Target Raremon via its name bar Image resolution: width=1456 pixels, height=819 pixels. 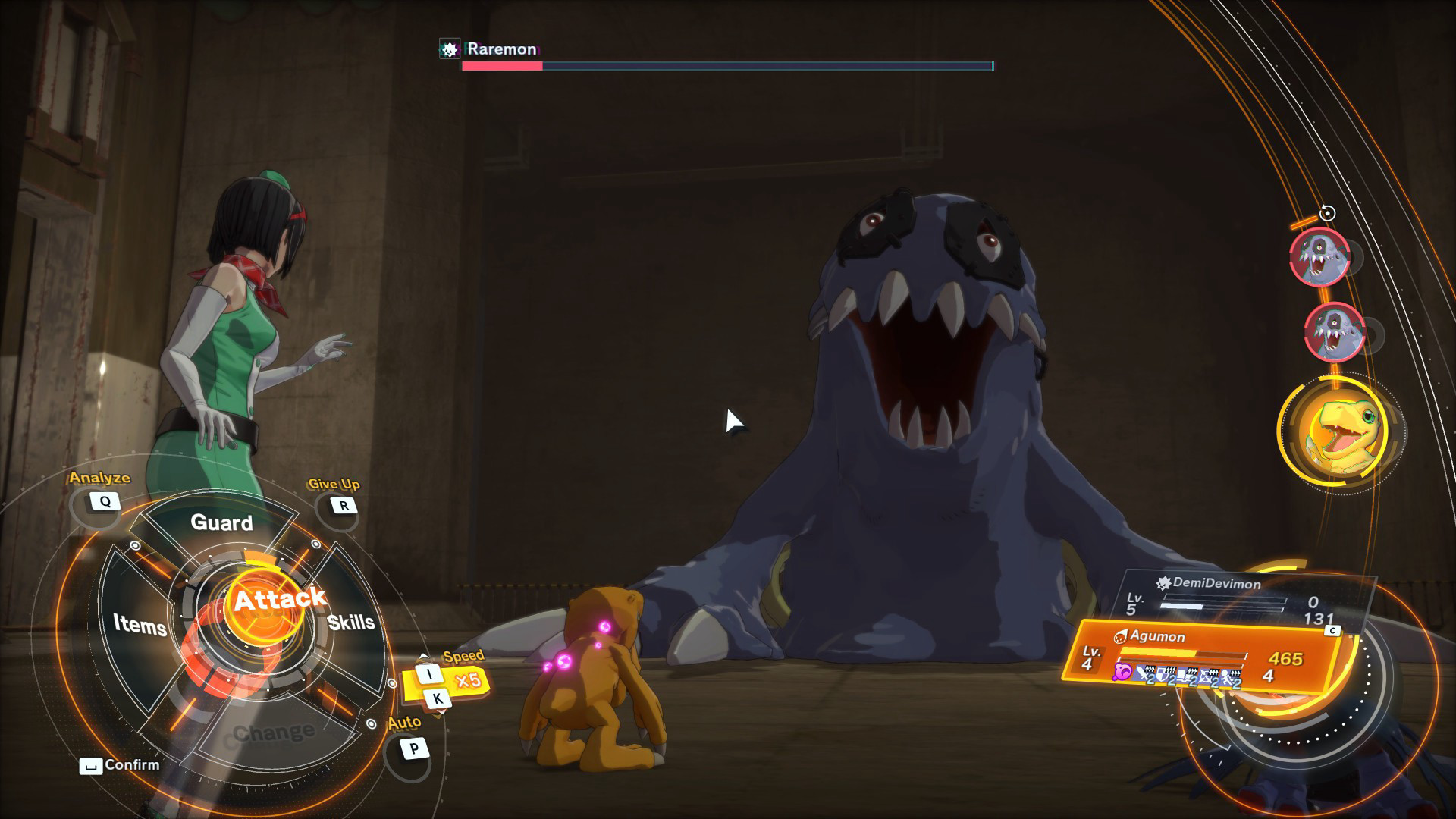(x=501, y=49)
